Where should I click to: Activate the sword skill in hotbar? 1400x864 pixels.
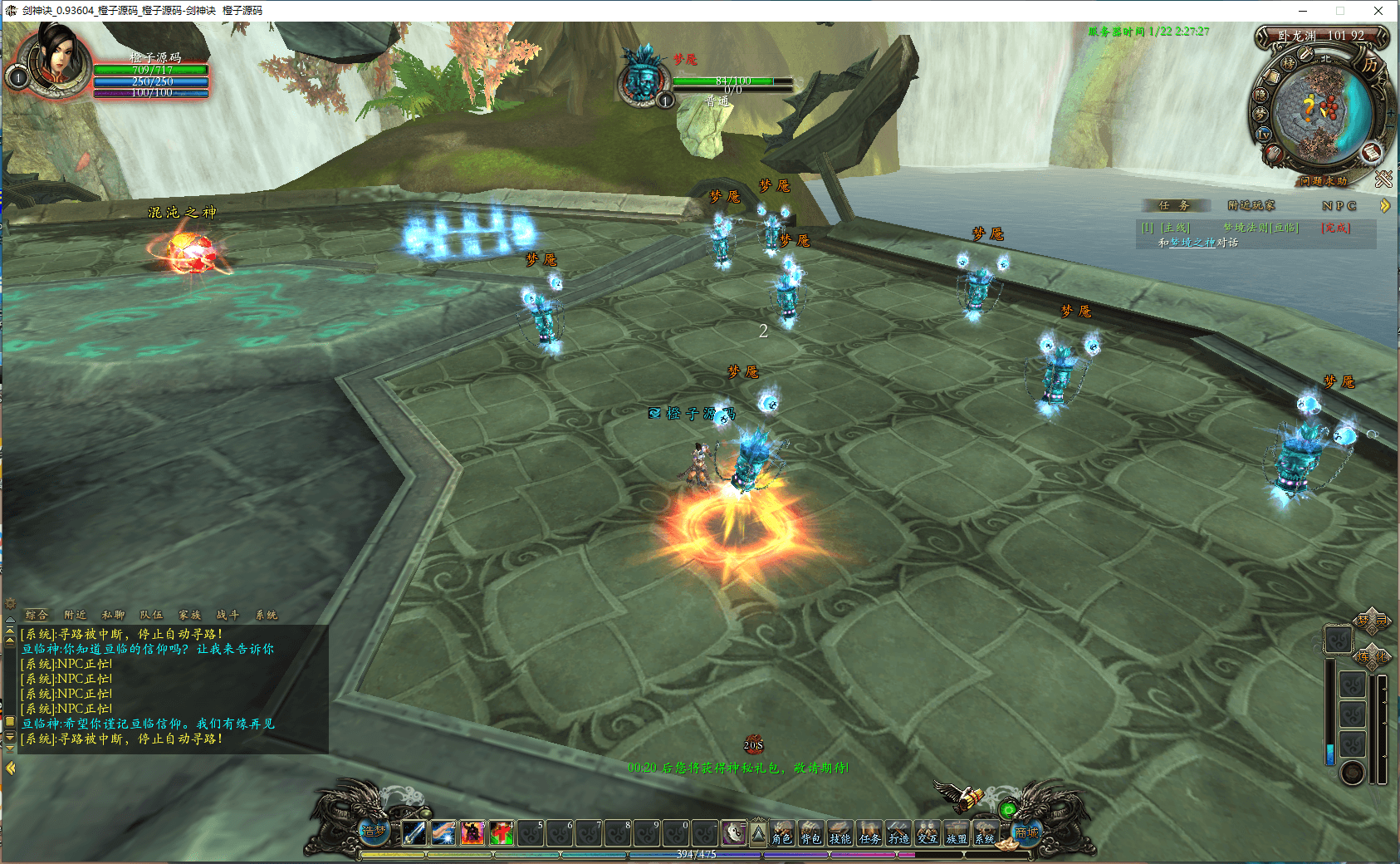414,832
